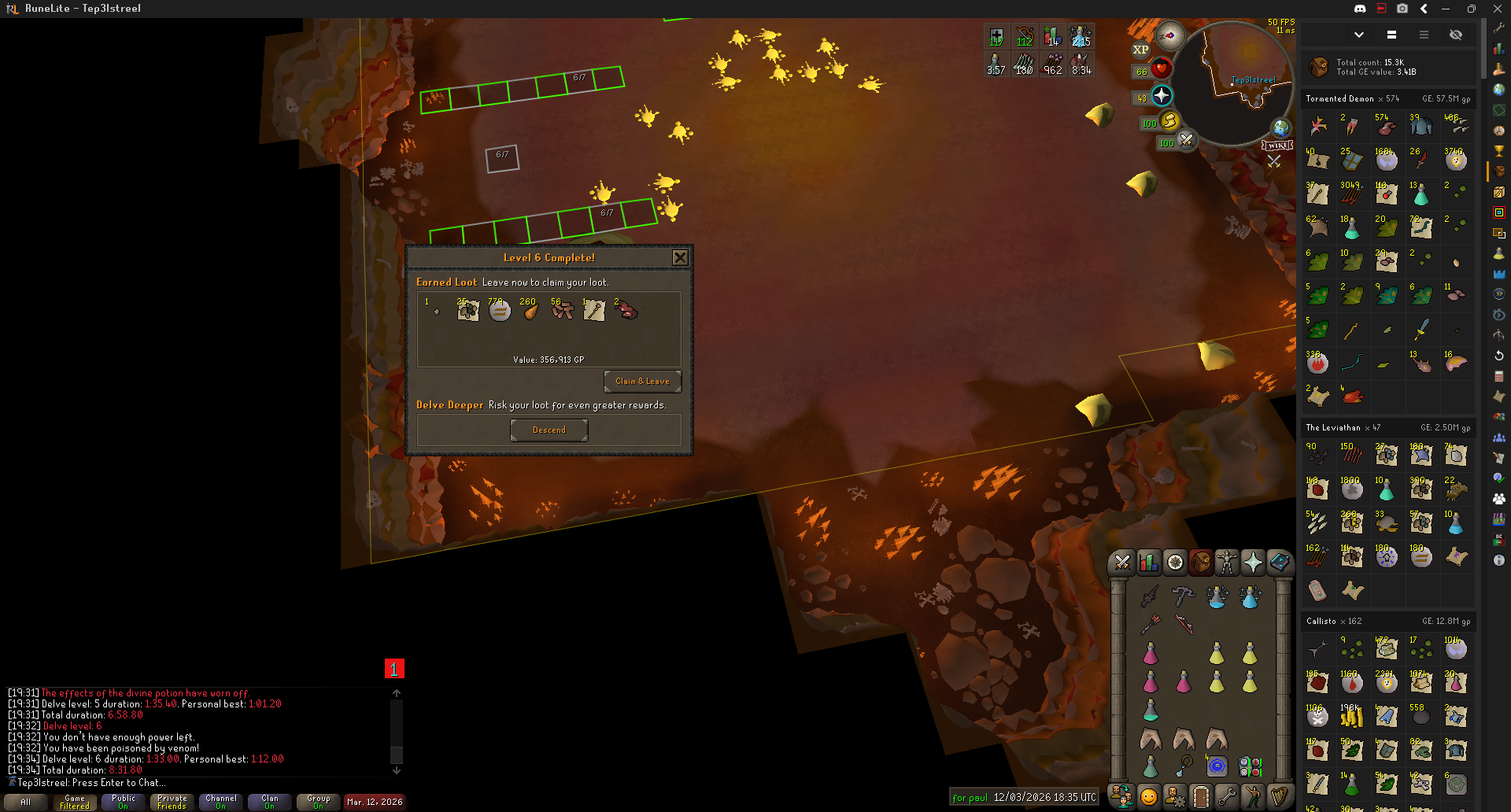Open the Logout door tab
Image resolution: width=1511 pixels, height=812 pixels.
[1200, 796]
